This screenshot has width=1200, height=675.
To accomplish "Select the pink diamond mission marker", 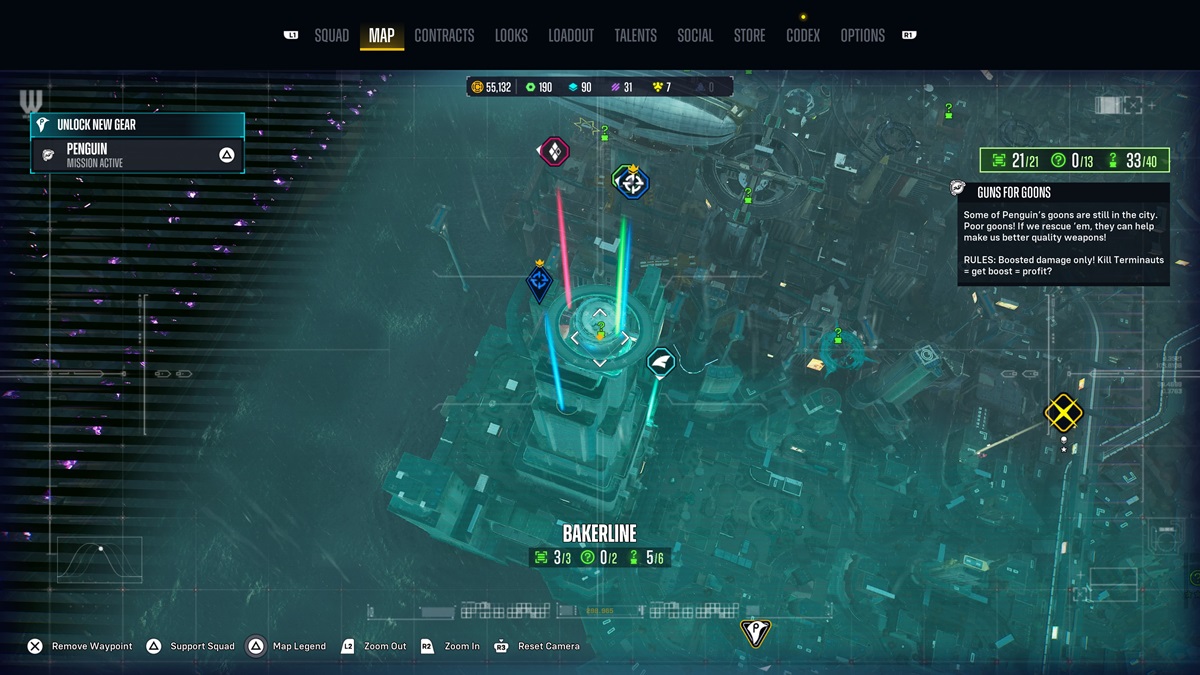I will tap(554, 152).
